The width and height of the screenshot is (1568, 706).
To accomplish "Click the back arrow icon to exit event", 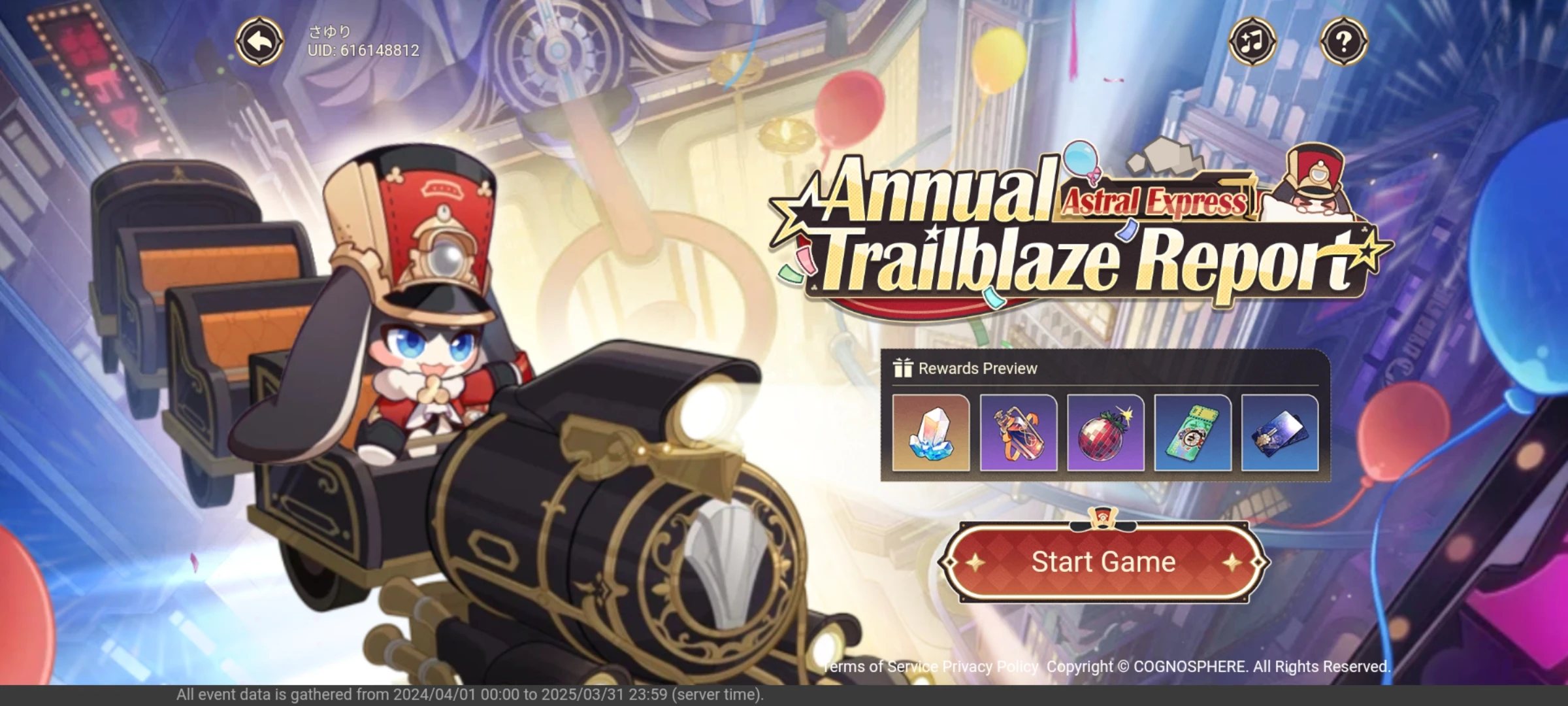I will [x=261, y=41].
